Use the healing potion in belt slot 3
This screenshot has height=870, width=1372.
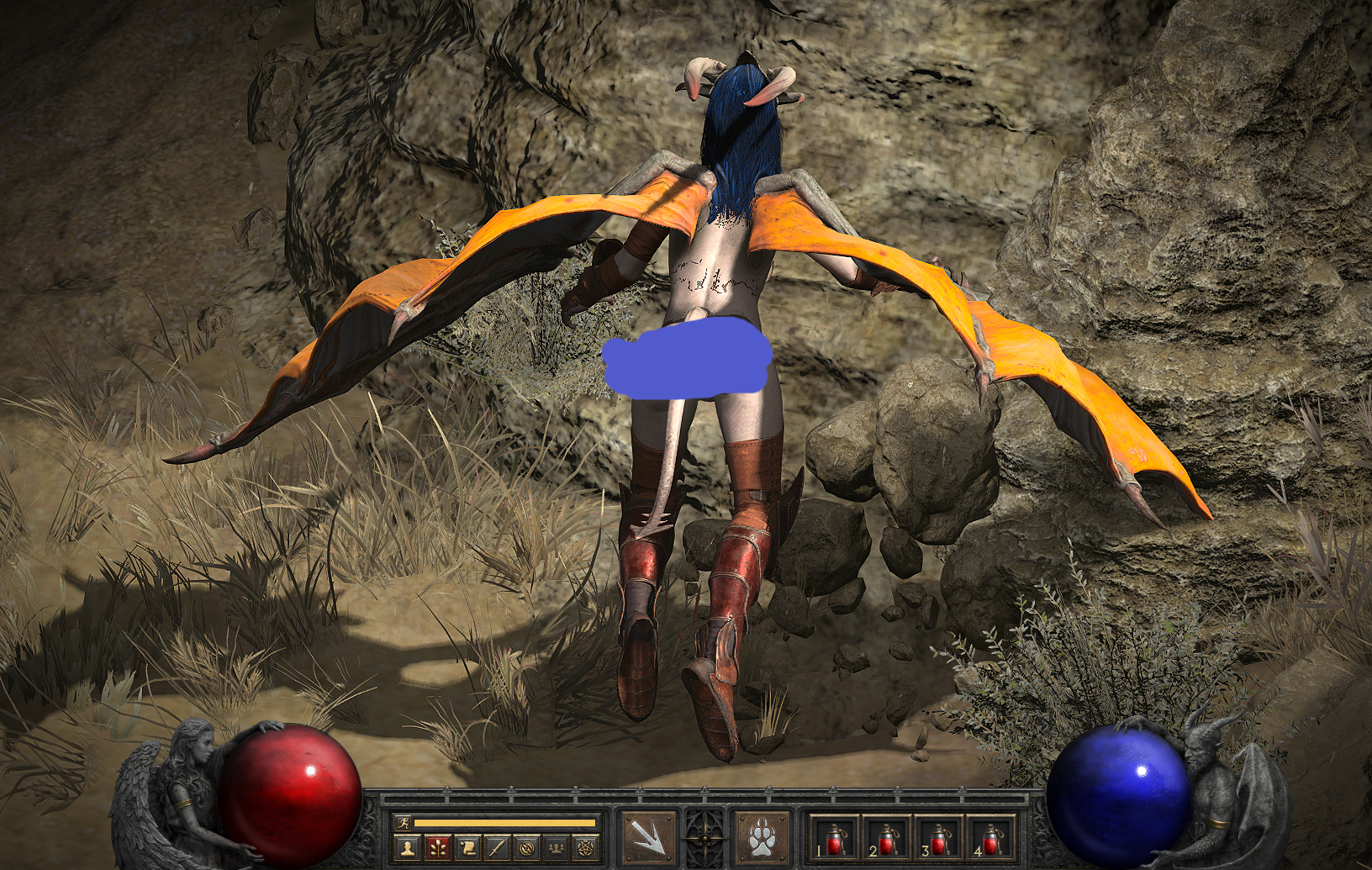pos(938,839)
